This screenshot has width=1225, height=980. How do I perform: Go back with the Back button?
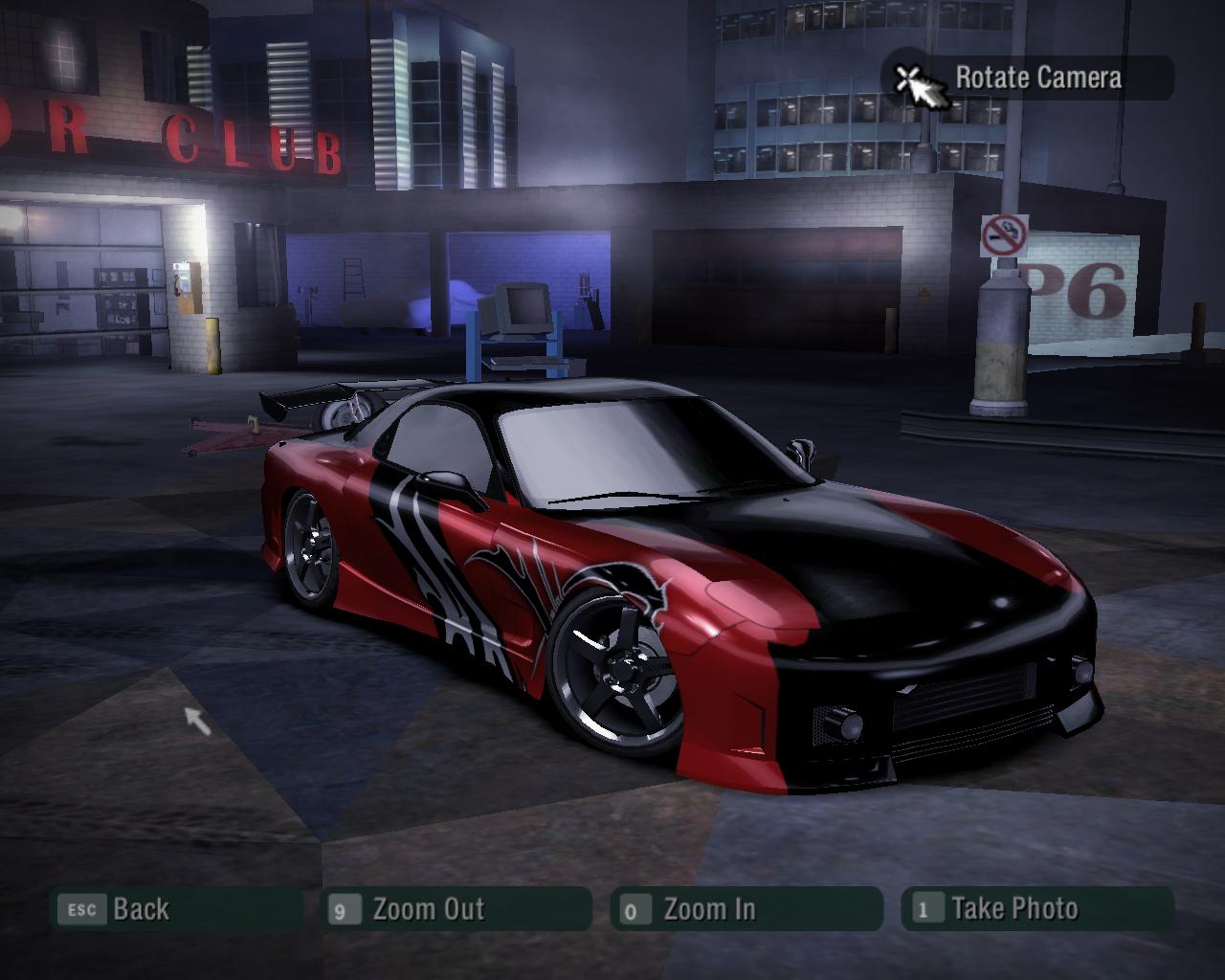(176, 908)
